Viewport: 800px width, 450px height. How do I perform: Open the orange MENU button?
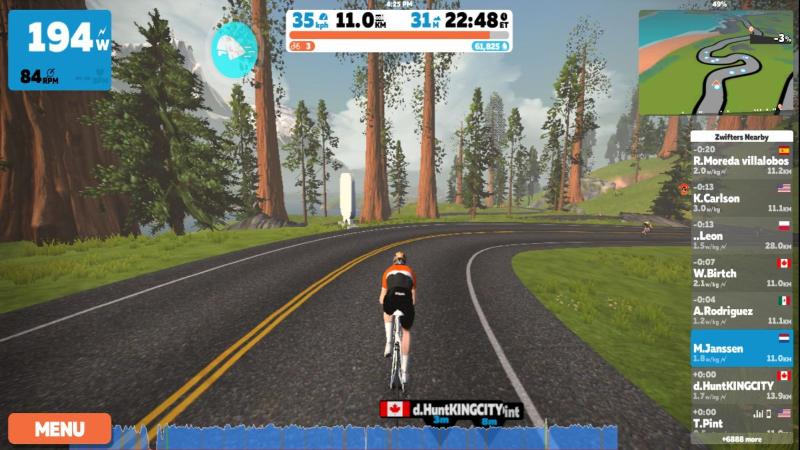click(x=60, y=429)
